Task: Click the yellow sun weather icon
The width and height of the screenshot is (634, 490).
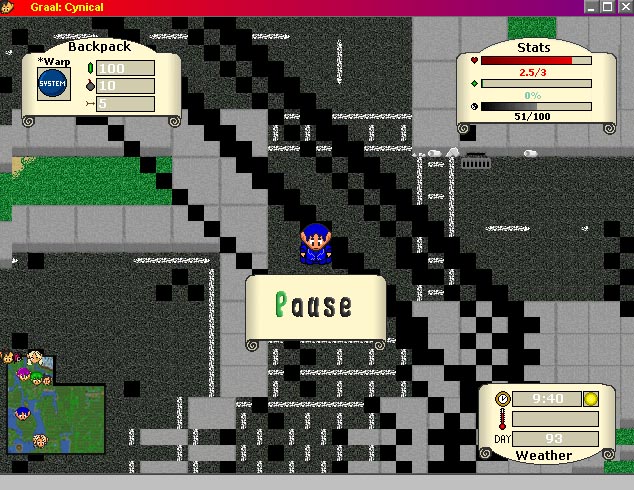Action: pos(589,399)
